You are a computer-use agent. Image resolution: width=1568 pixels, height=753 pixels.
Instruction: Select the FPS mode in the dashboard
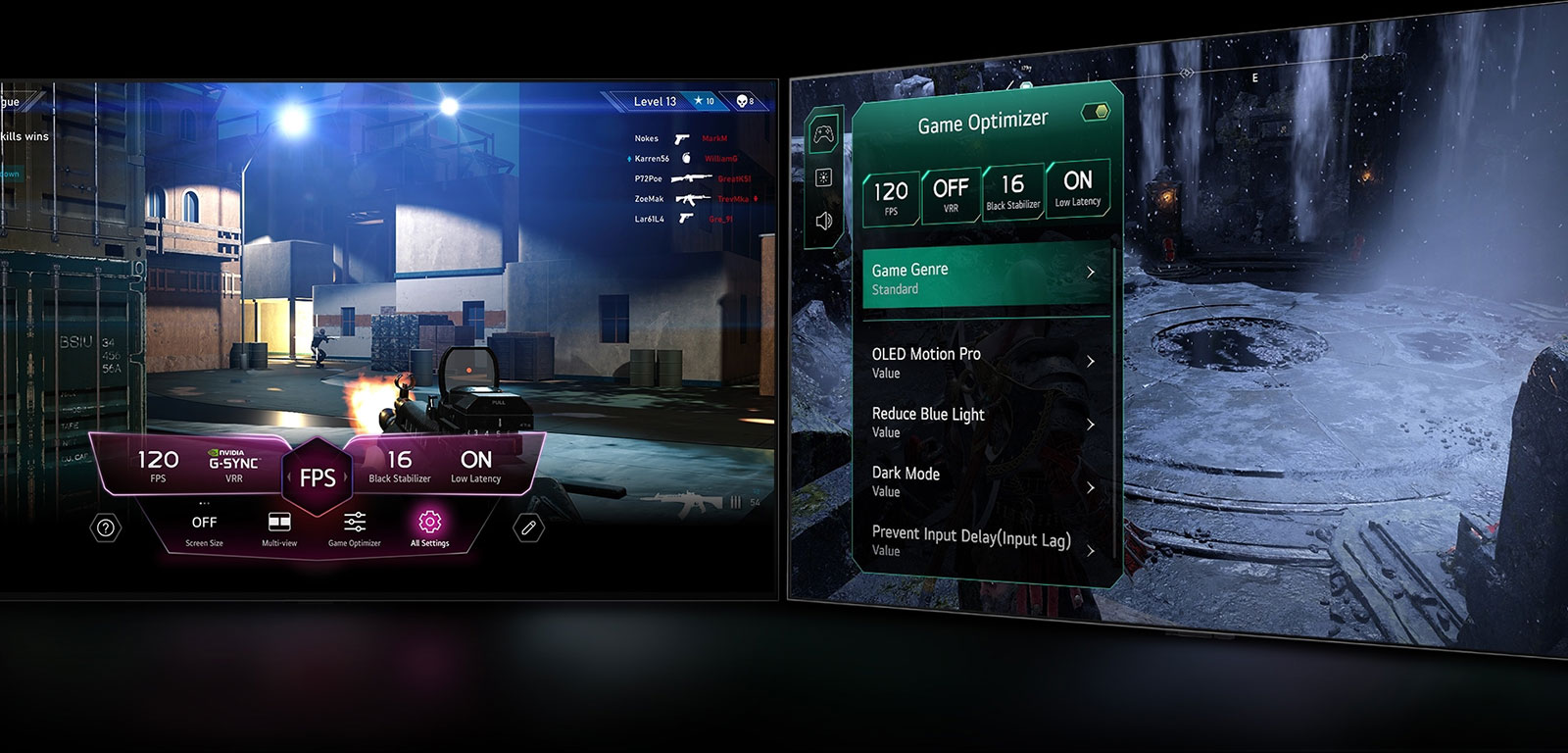(318, 477)
